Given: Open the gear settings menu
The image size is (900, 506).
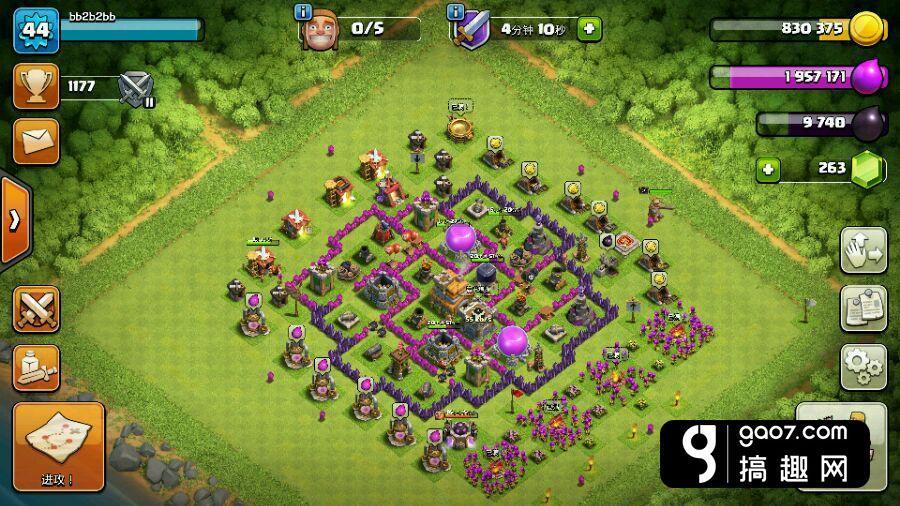Looking at the screenshot, I should coord(863,366).
